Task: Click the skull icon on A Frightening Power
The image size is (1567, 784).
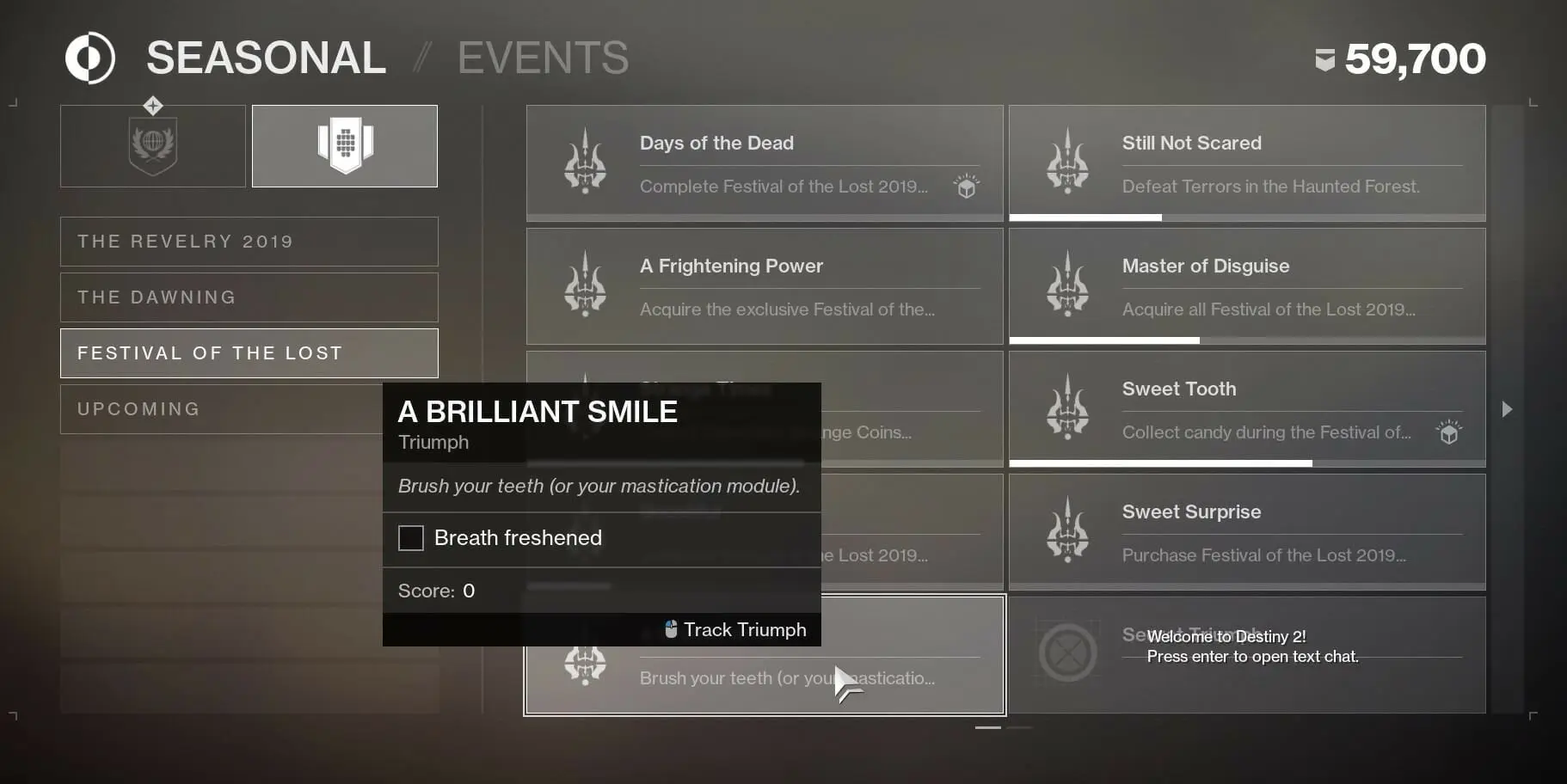Action: tap(586, 285)
